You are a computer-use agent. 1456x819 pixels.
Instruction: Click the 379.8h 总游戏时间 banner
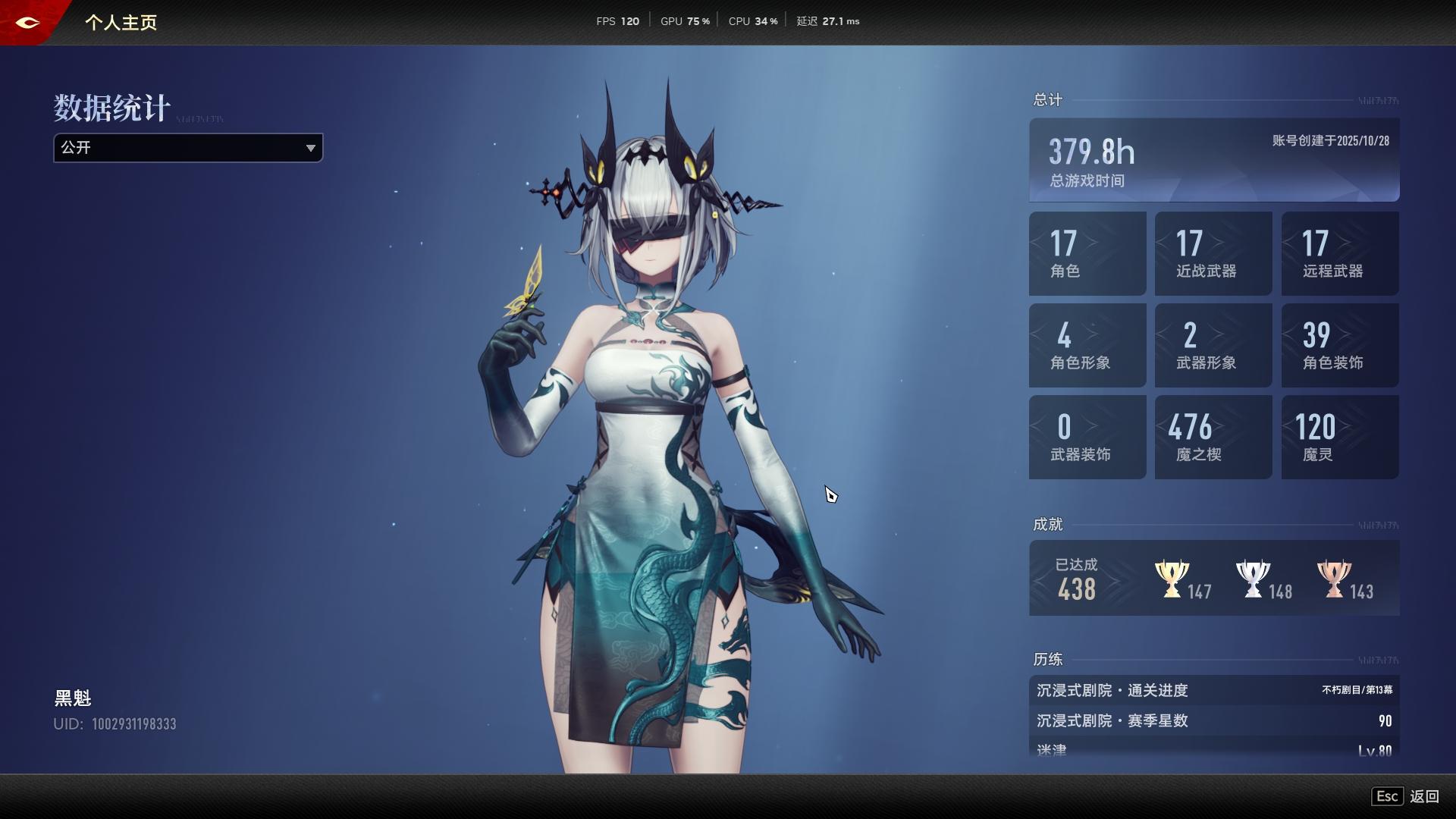point(1213,160)
